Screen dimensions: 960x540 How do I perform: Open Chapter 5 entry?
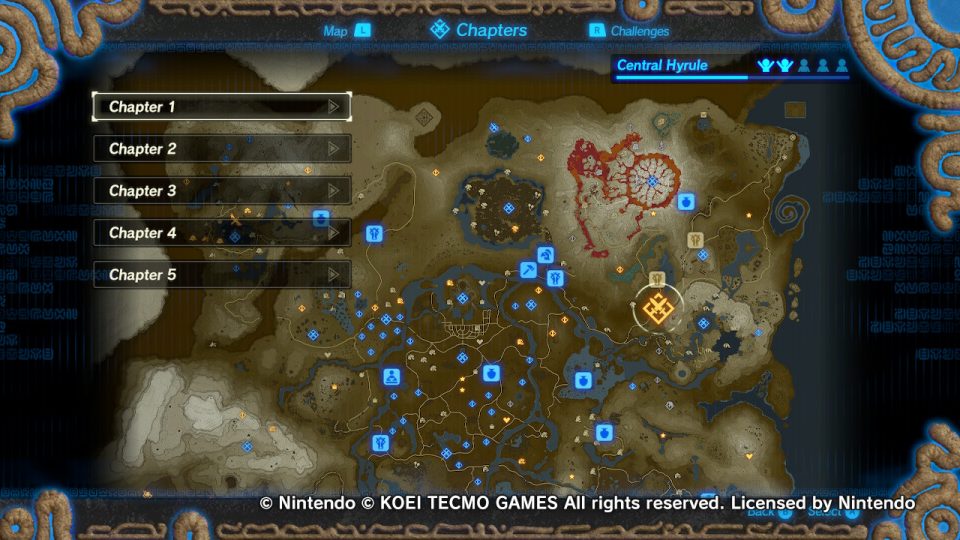click(221, 274)
